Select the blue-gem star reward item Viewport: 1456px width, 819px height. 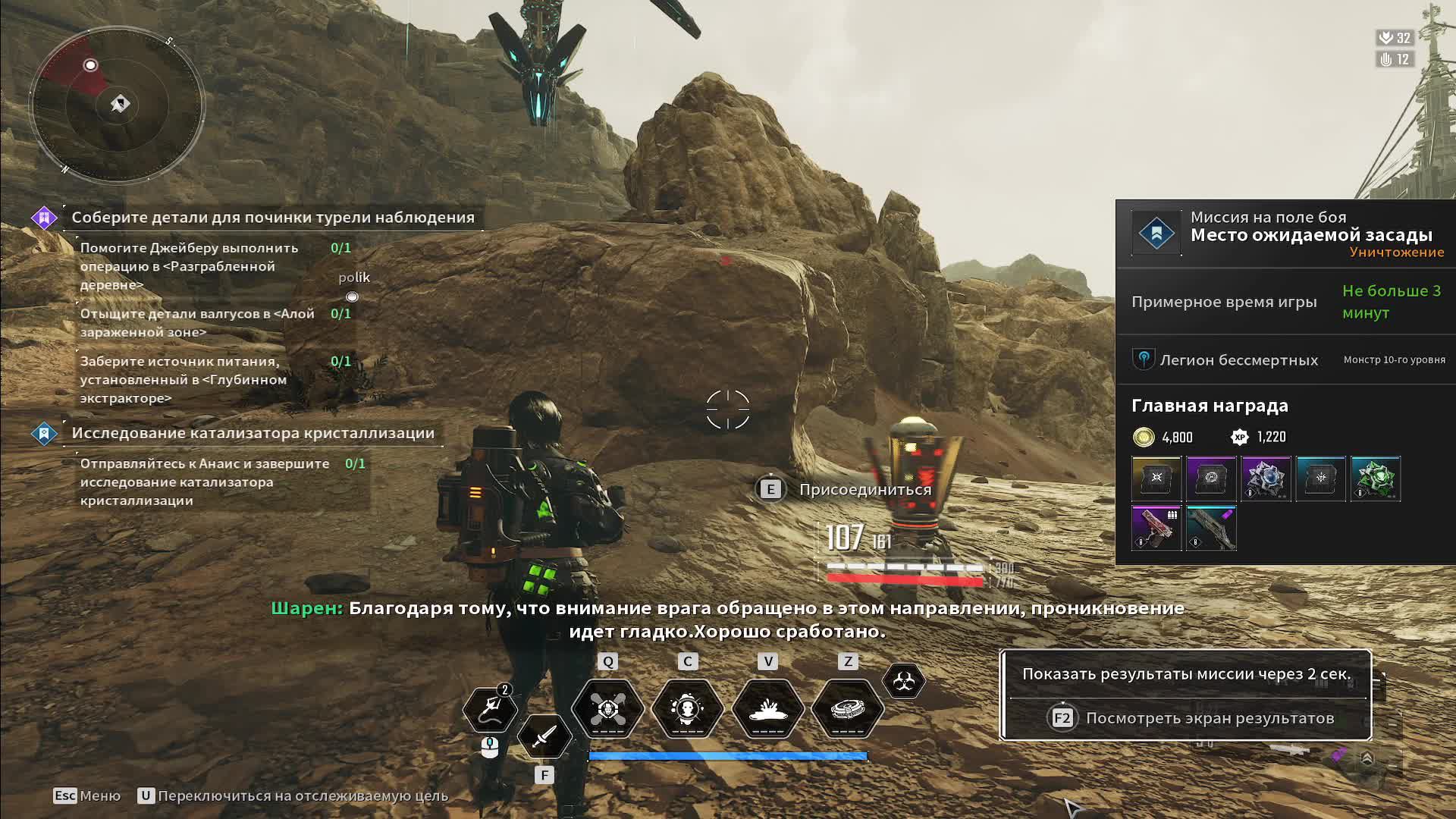click(x=1266, y=479)
